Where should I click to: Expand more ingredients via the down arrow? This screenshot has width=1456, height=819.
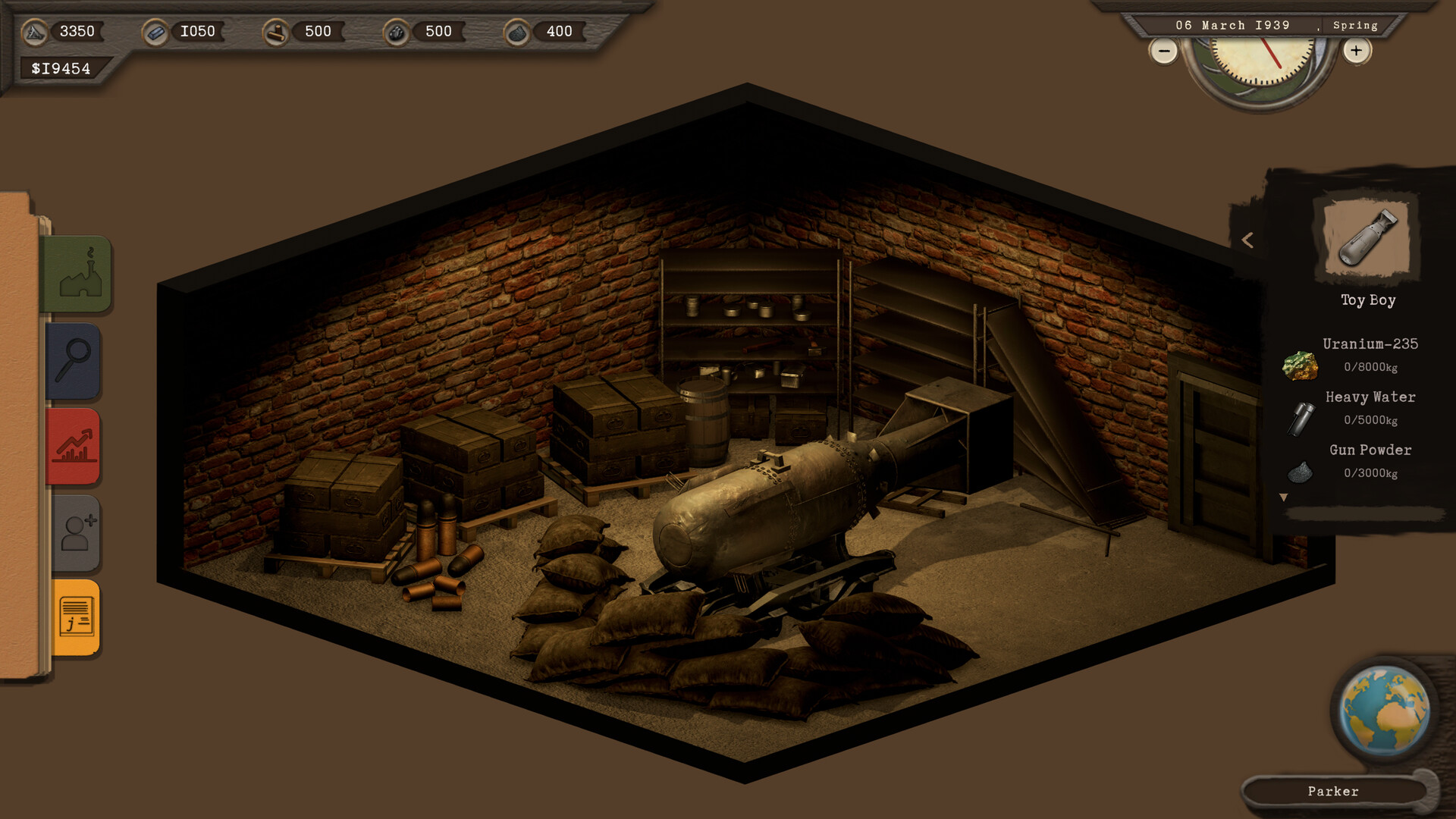[1284, 497]
